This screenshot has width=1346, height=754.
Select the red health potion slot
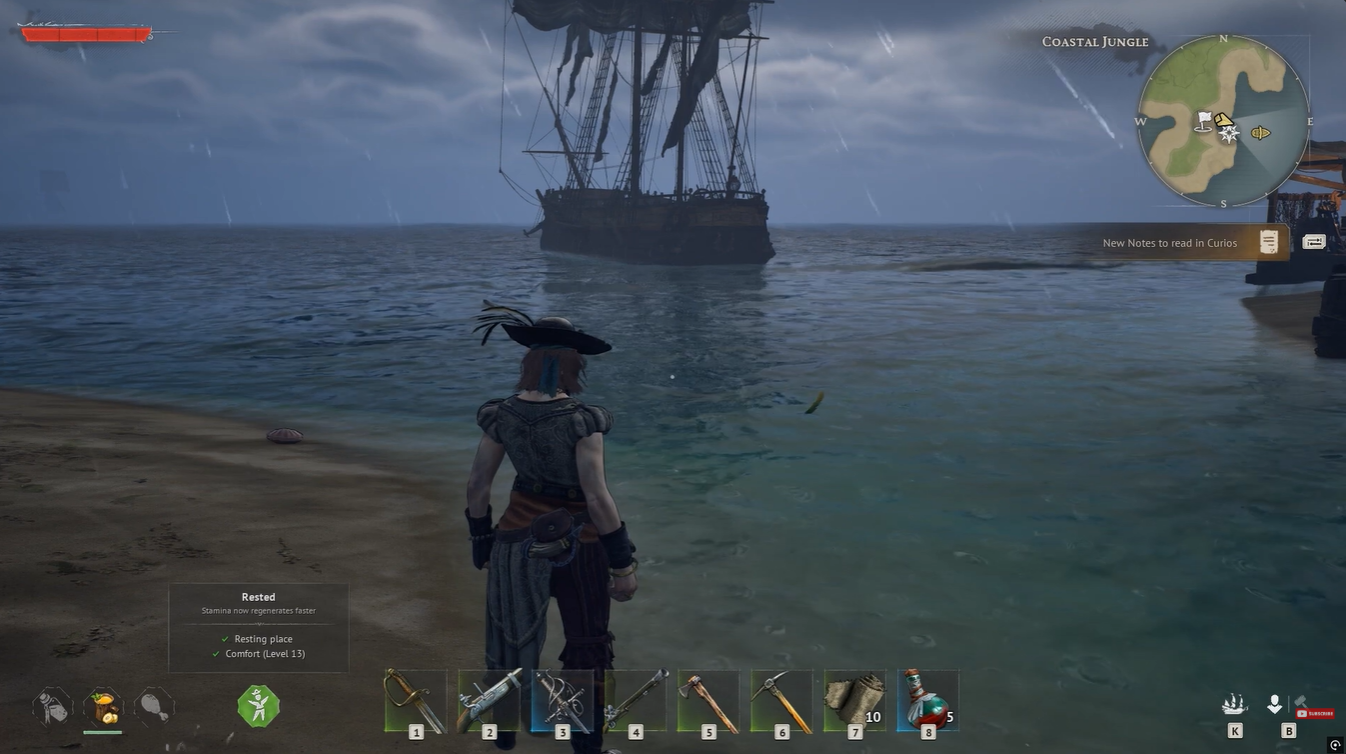(x=927, y=700)
